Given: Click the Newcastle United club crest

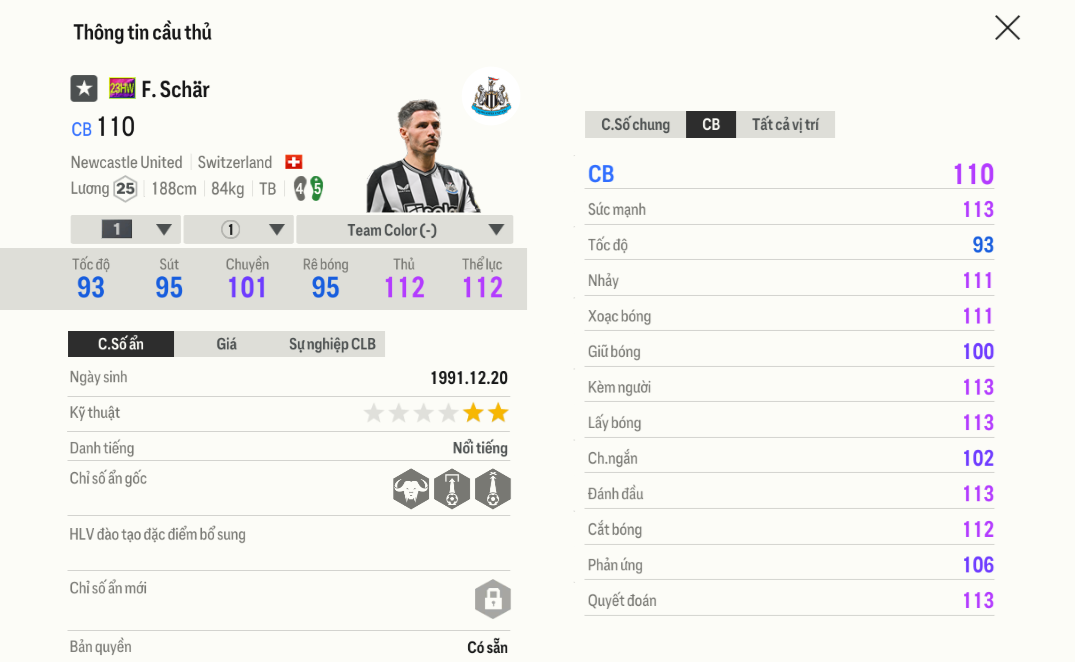Looking at the screenshot, I should click(x=491, y=96).
